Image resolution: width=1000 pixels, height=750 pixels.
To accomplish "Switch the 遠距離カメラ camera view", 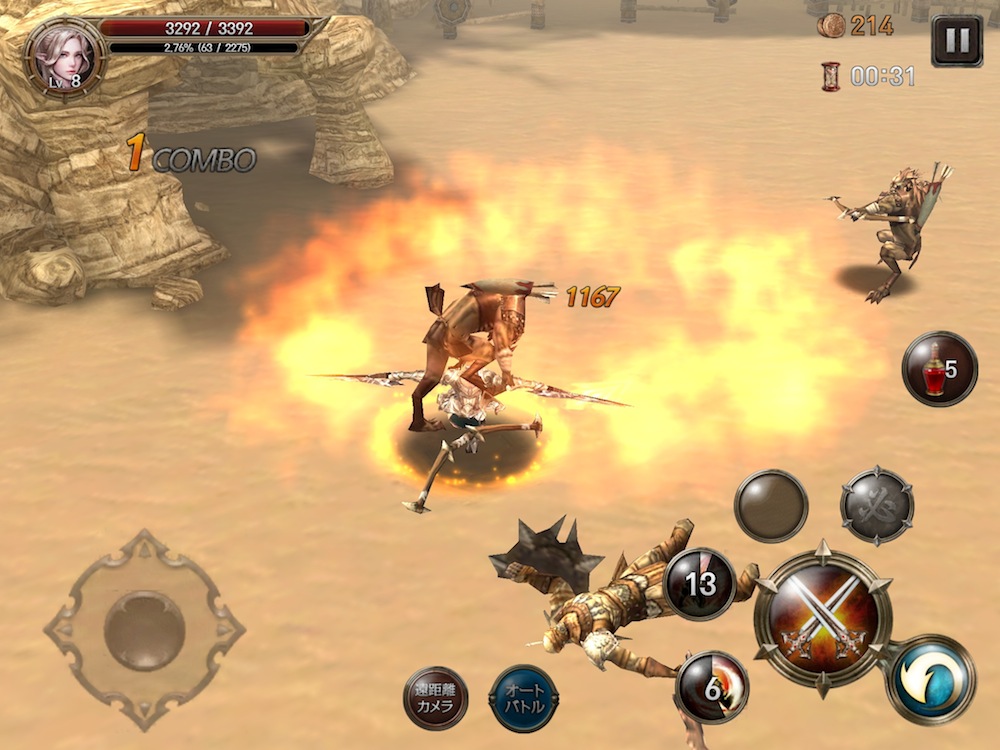I will 436,698.
